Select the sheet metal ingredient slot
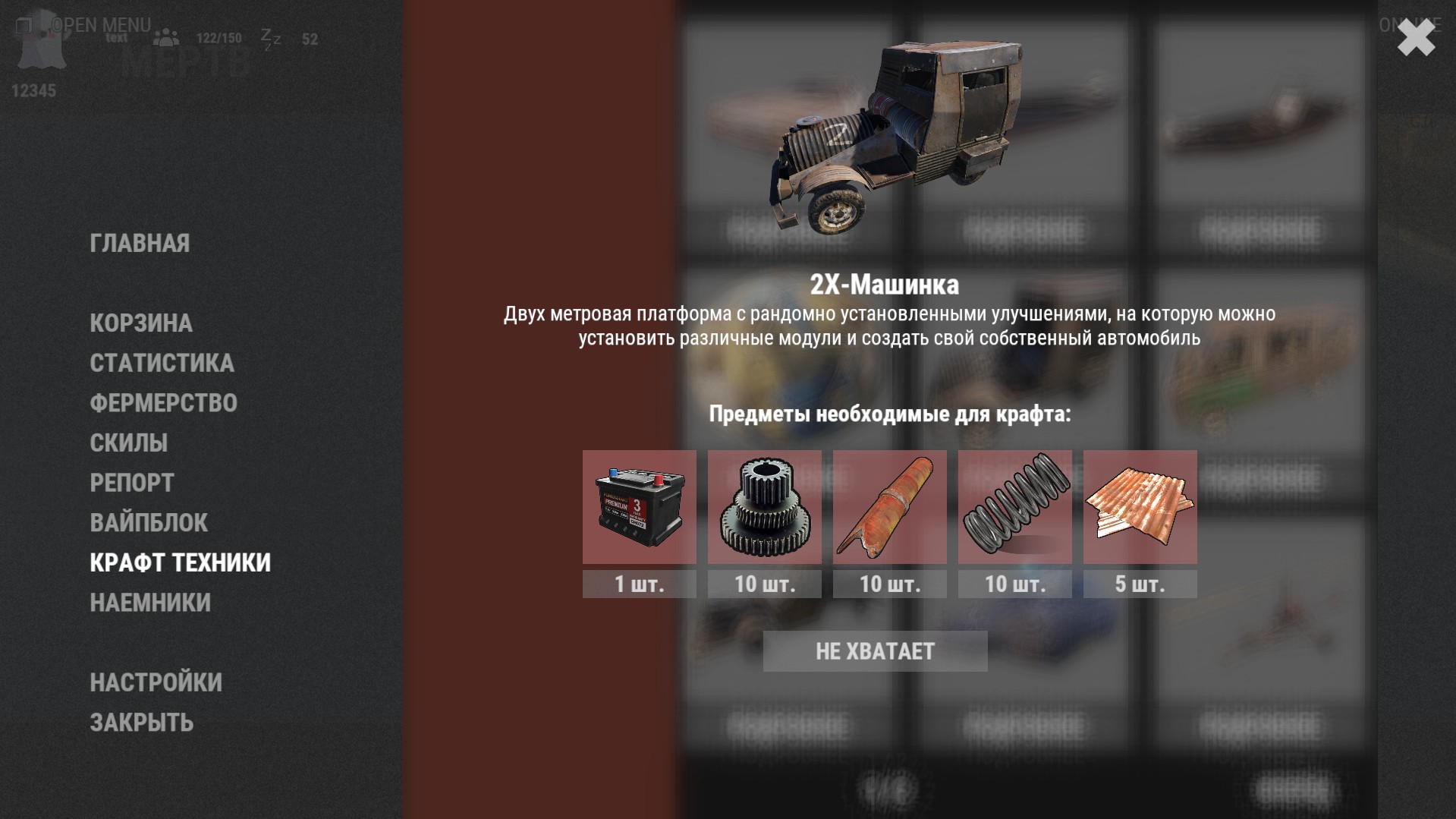 click(x=1140, y=507)
